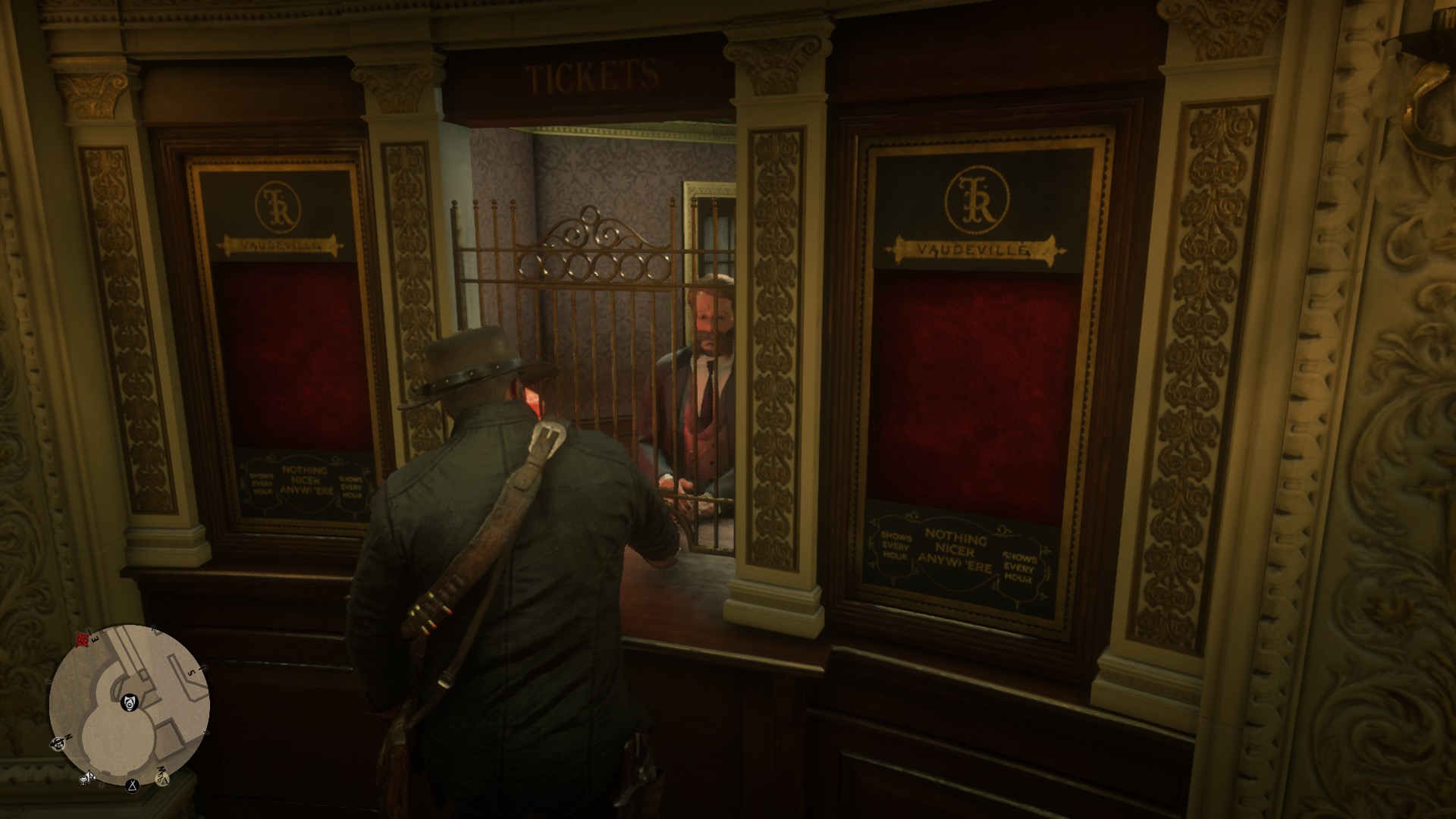Click the skull blip on minimap edge

pyautogui.click(x=58, y=742)
